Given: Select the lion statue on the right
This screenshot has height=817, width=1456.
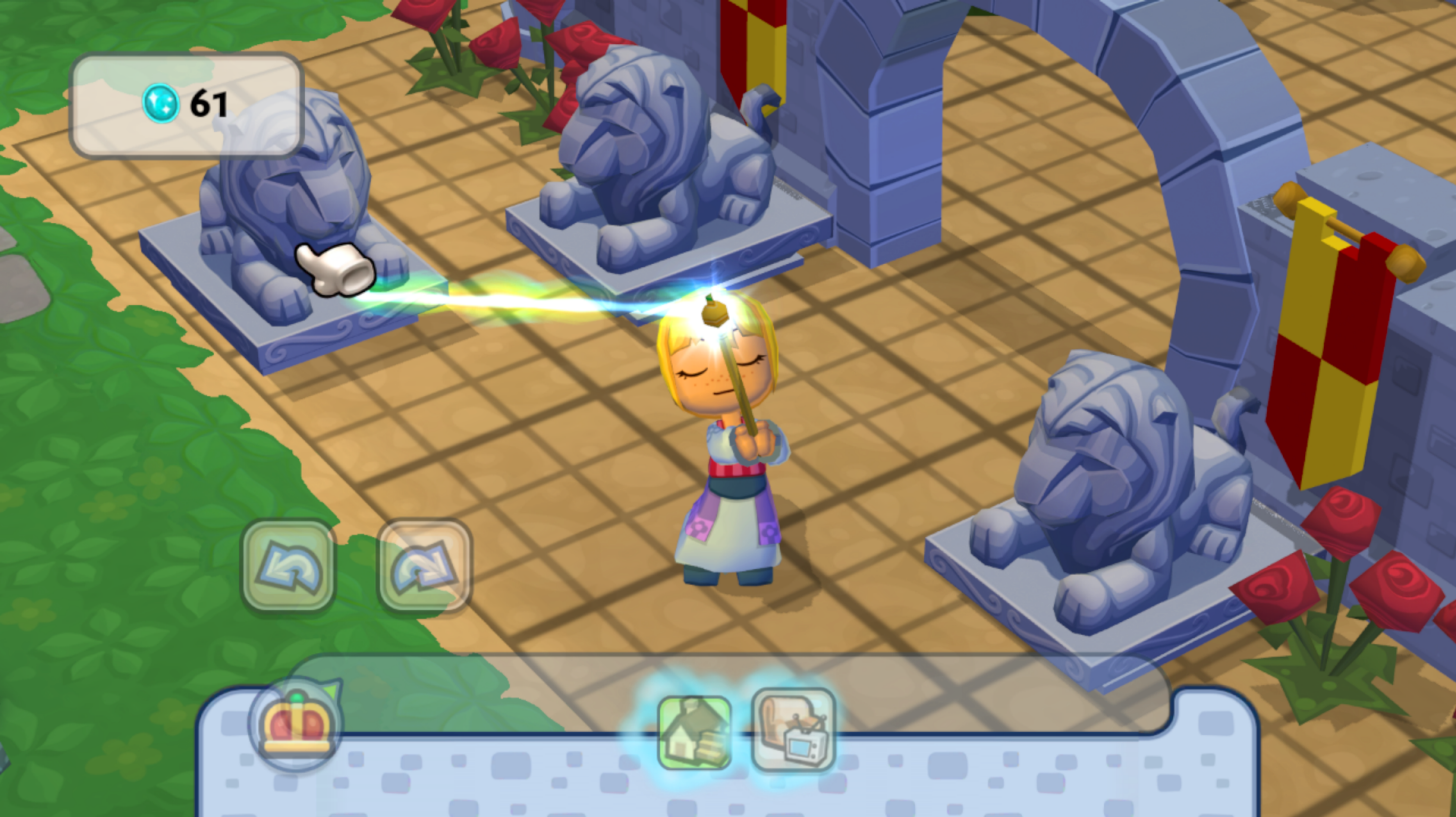Looking at the screenshot, I should [x=1110, y=470].
